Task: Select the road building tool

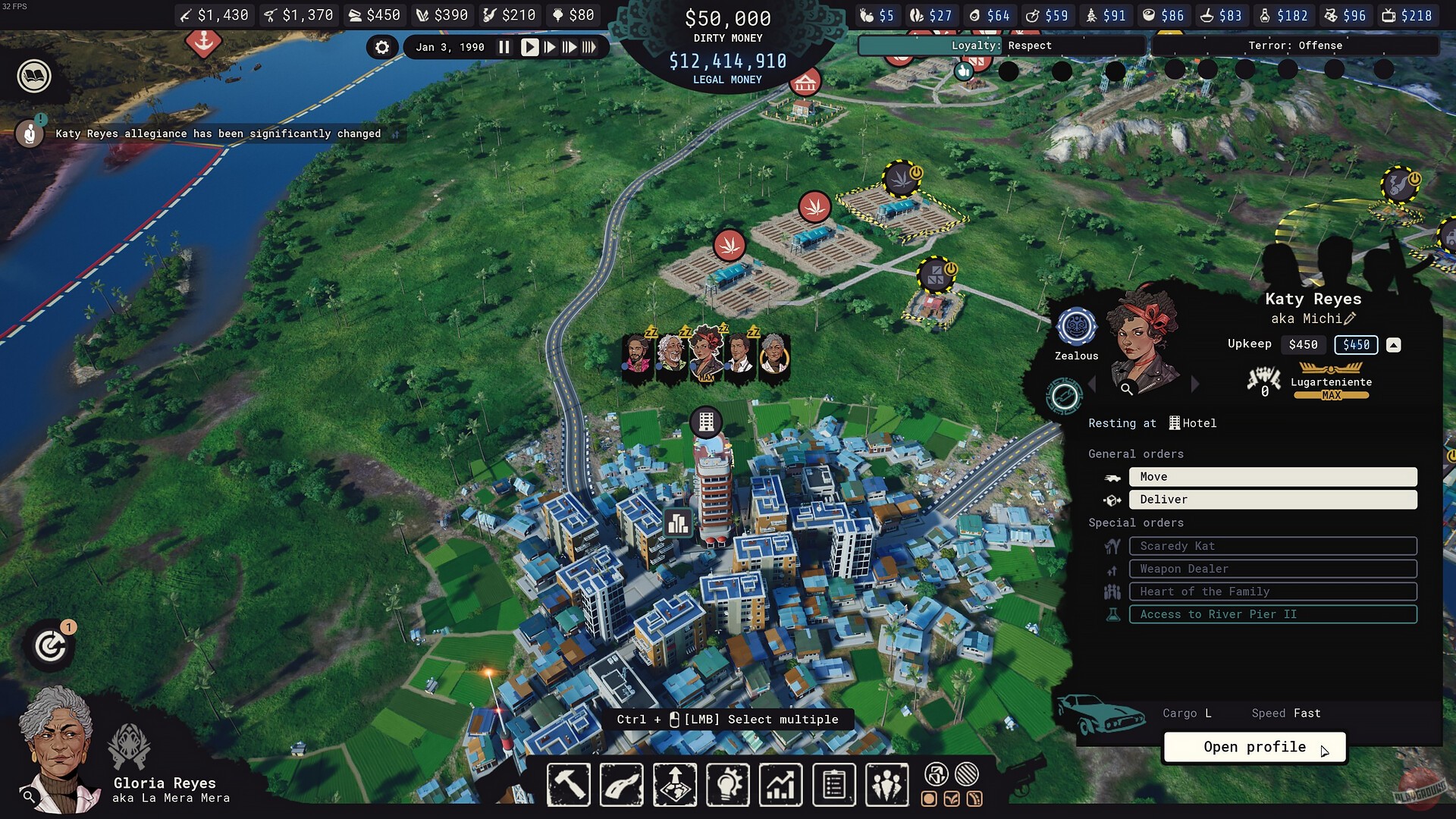Action: [621, 785]
